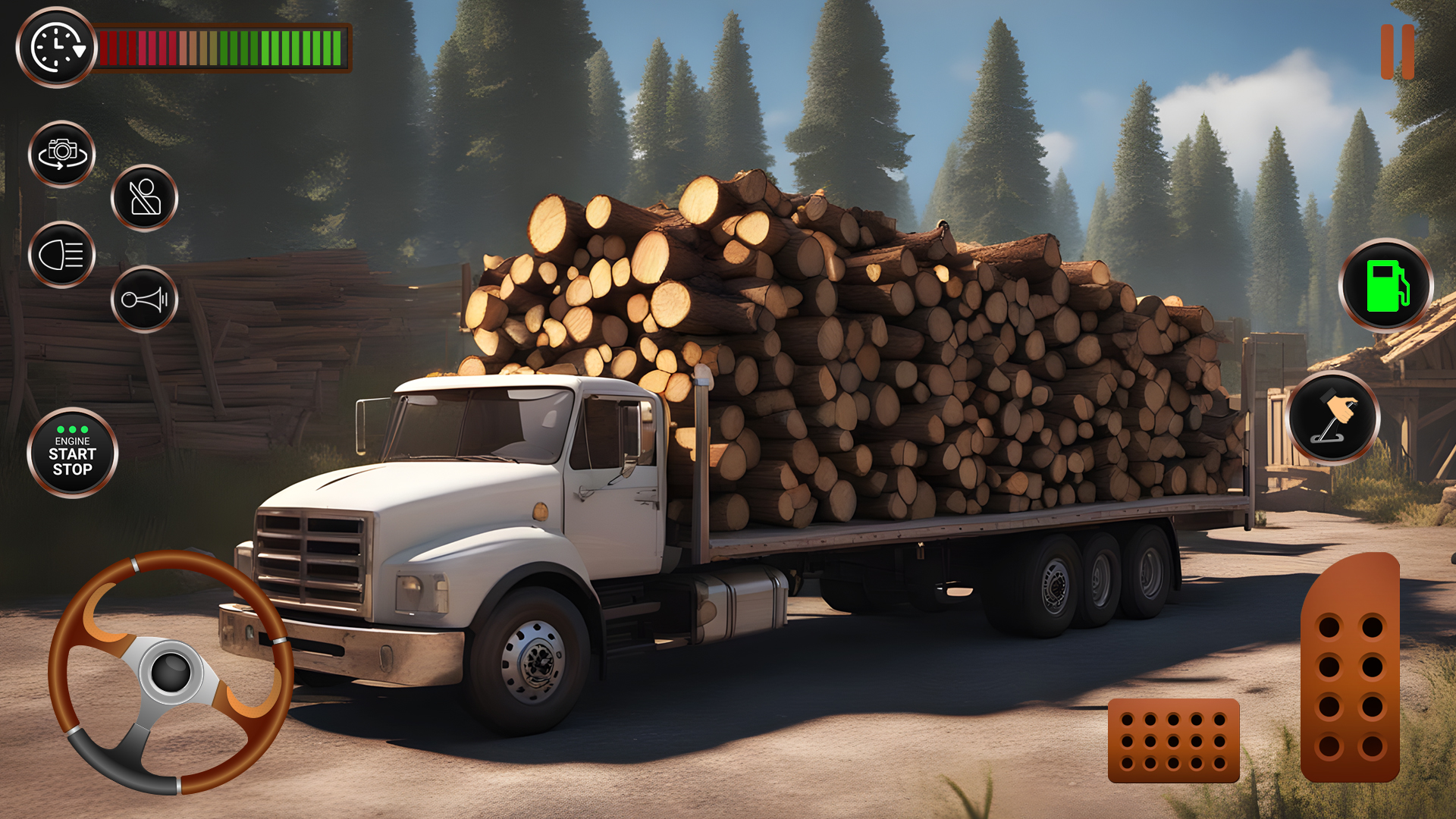Click the steering wheel control

[171, 672]
